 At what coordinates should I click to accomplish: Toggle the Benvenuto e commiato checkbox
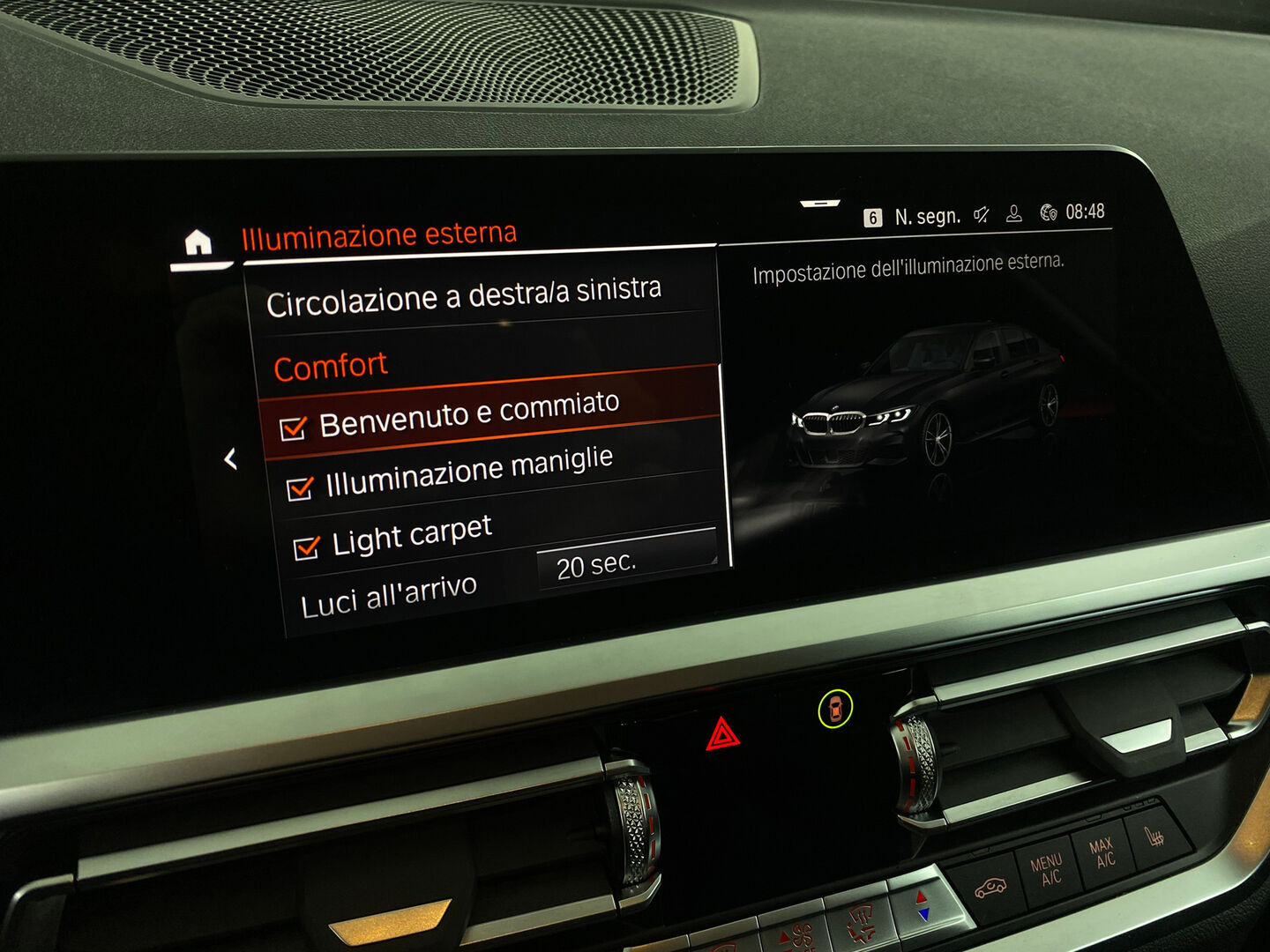pyautogui.click(x=293, y=428)
